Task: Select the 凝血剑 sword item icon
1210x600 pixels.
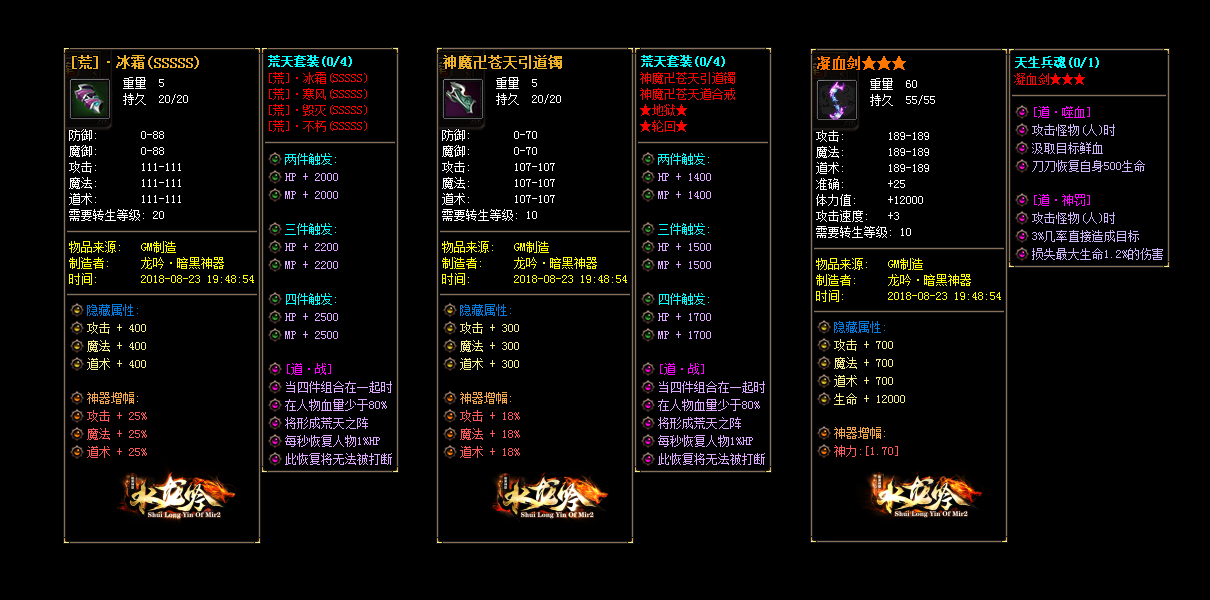Action: click(x=837, y=100)
